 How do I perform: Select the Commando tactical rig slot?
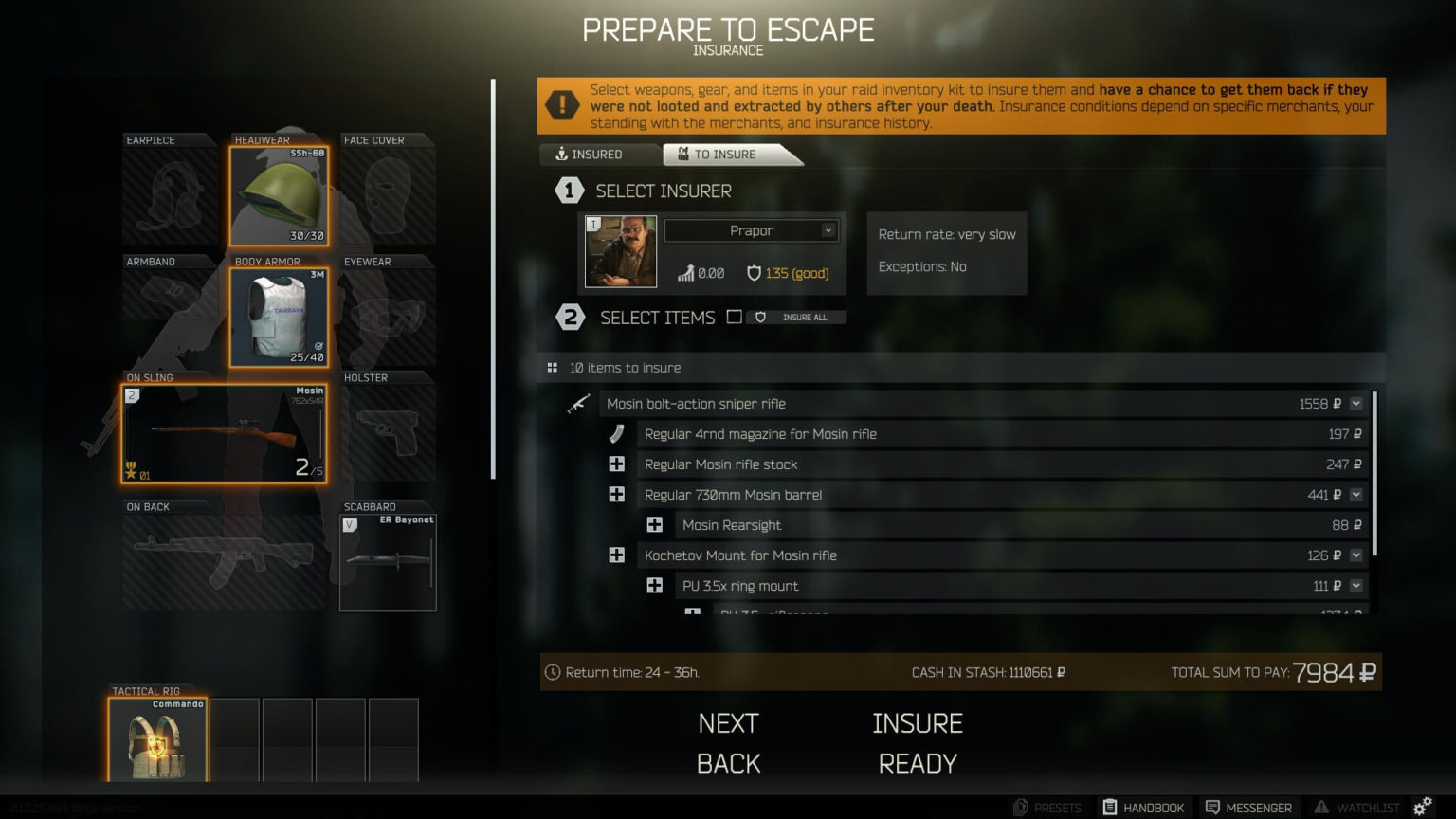159,740
